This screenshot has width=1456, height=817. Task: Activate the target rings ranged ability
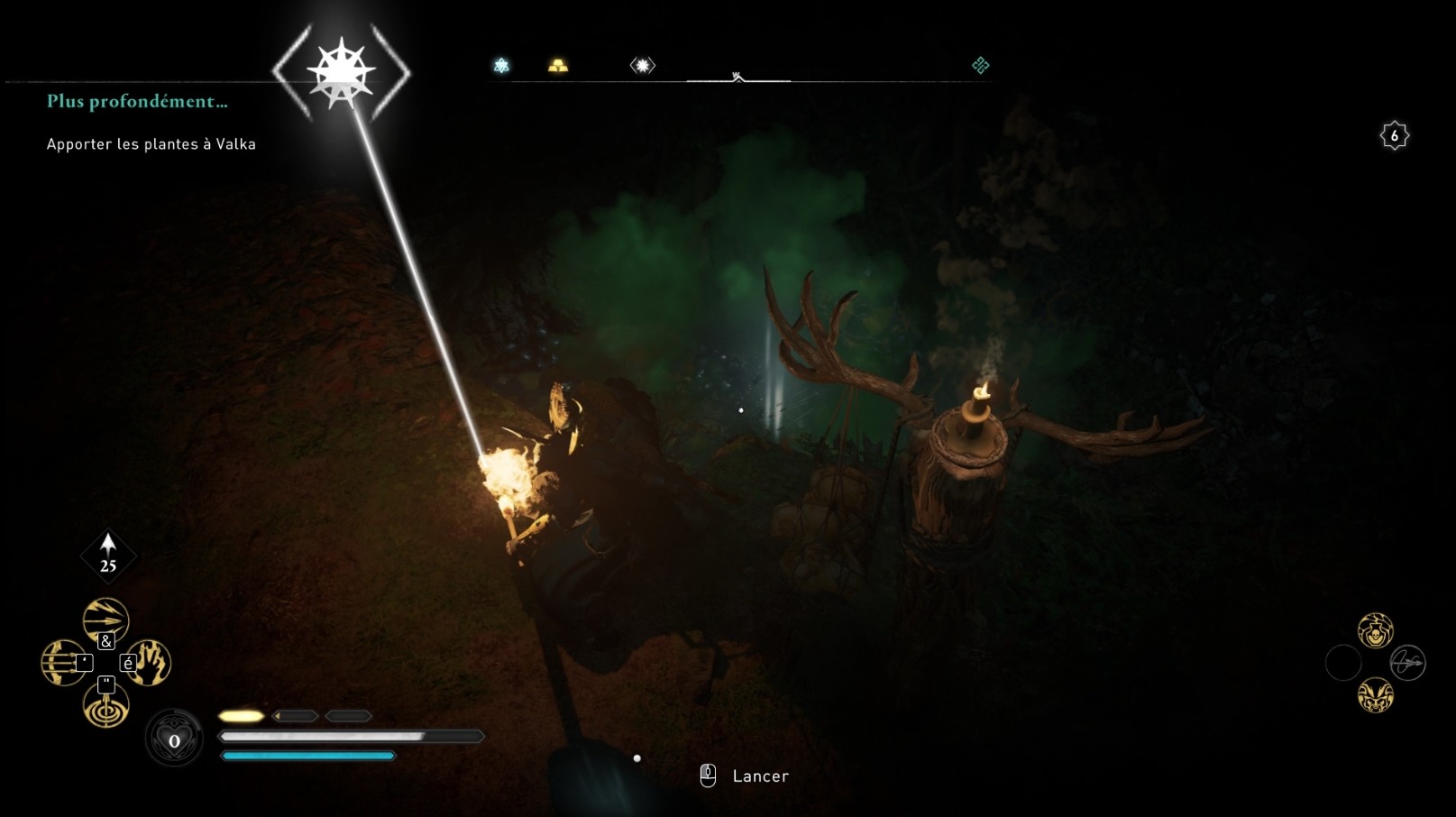[105, 706]
